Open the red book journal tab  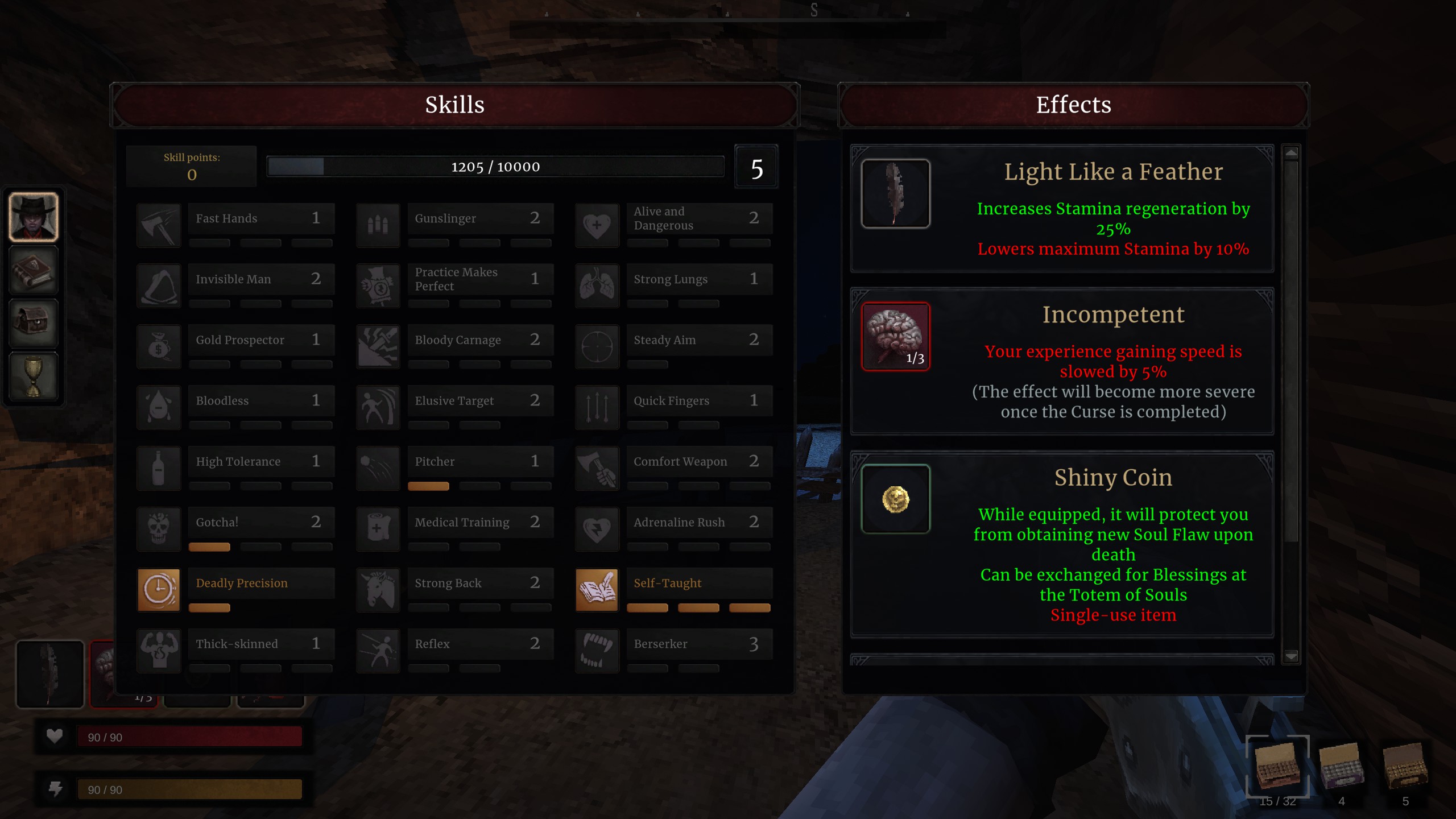[x=34, y=270]
